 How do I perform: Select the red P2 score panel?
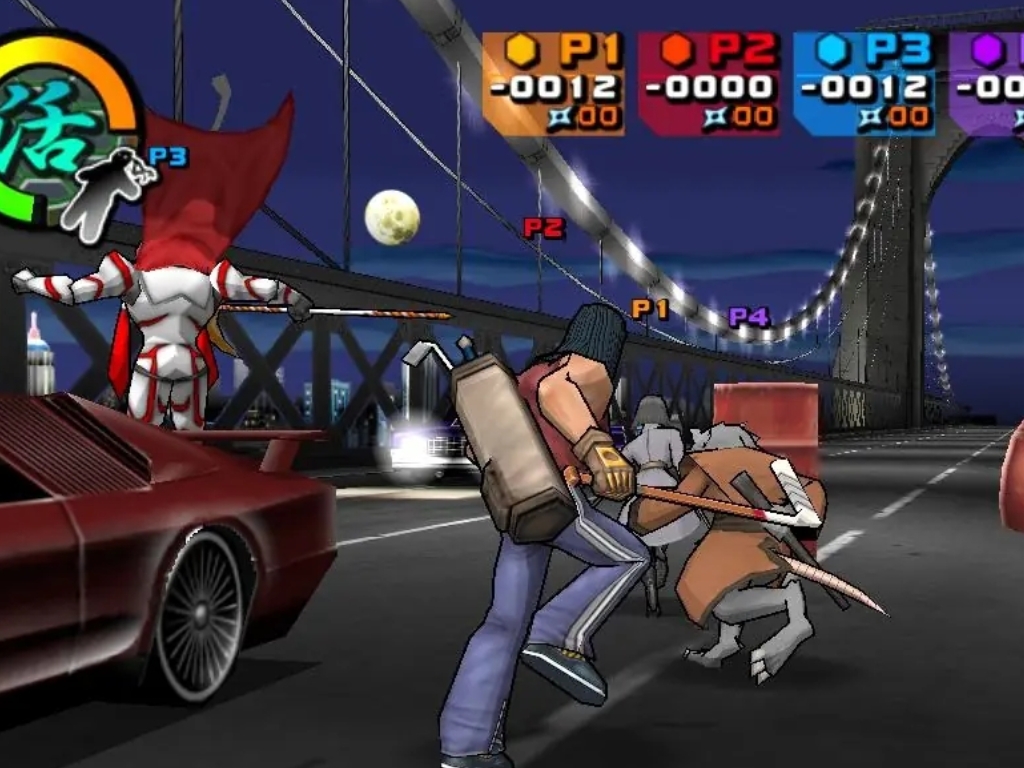[x=709, y=84]
